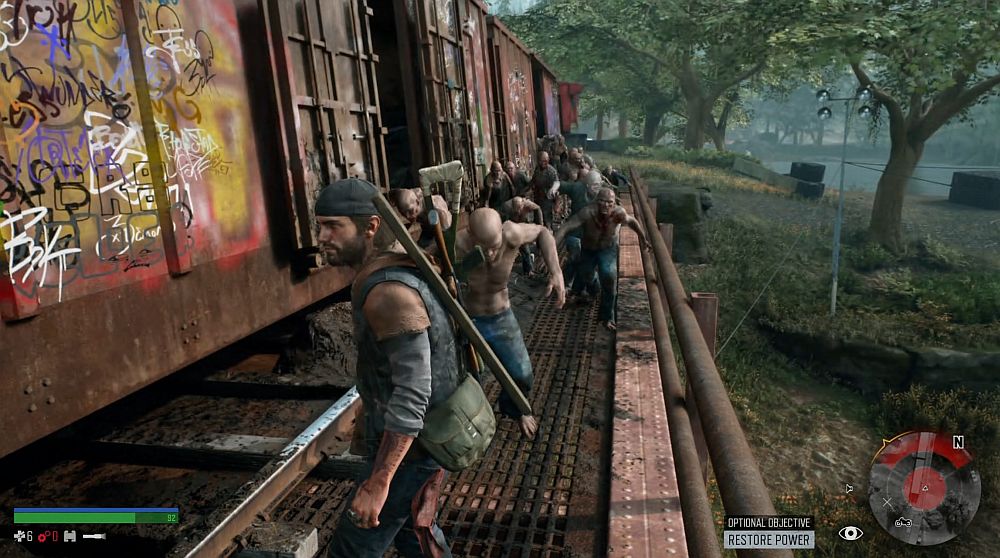Click the sound speaker icon beside the minimap

849,488
